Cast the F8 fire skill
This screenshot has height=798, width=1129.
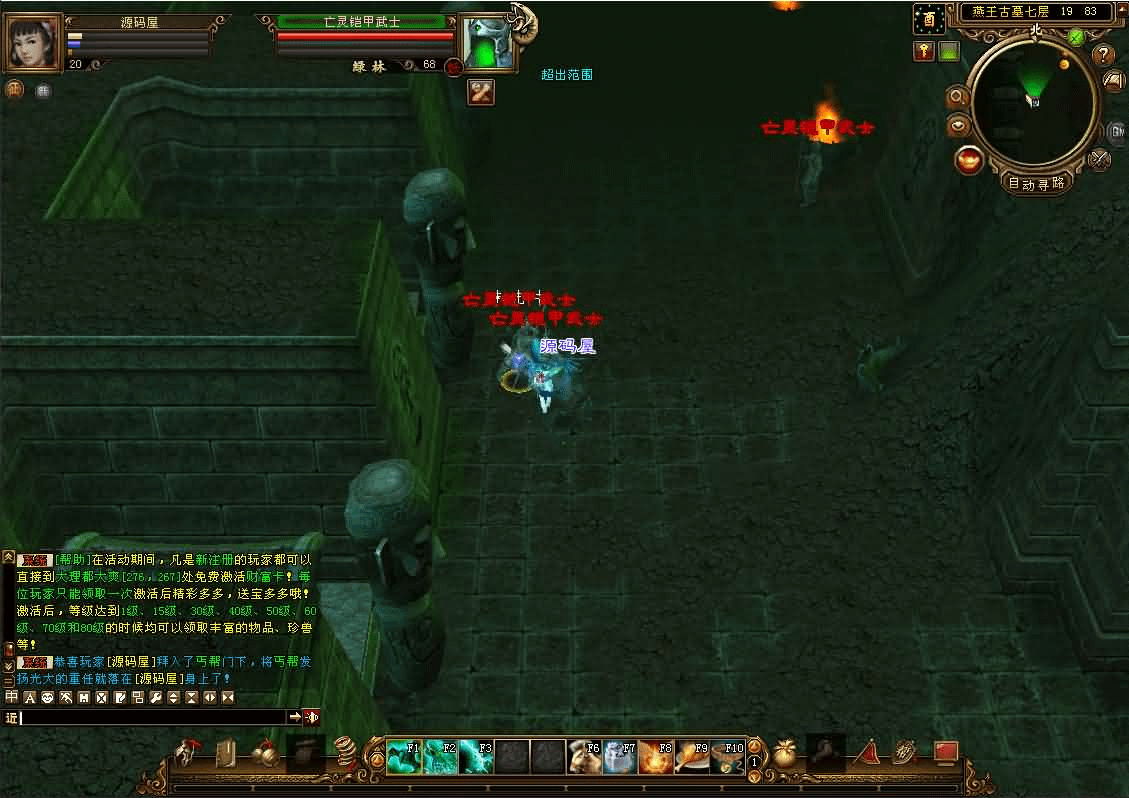tap(657, 755)
